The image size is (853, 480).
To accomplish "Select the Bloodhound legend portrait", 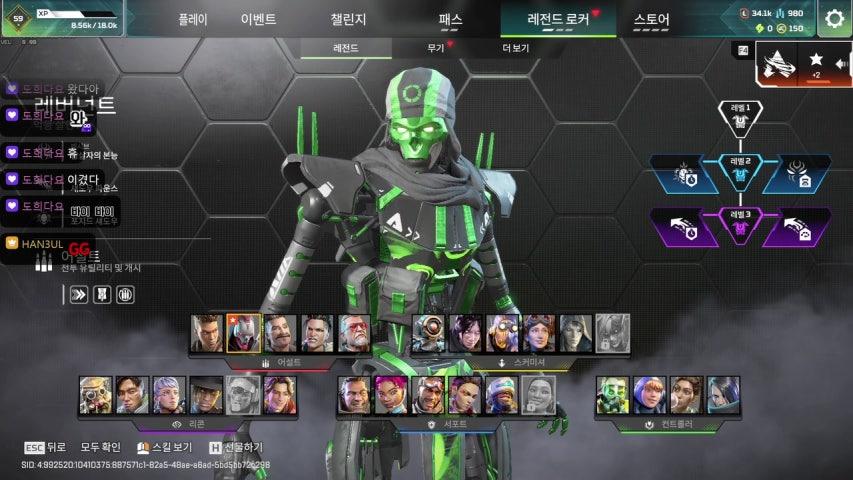I will [96, 395].
